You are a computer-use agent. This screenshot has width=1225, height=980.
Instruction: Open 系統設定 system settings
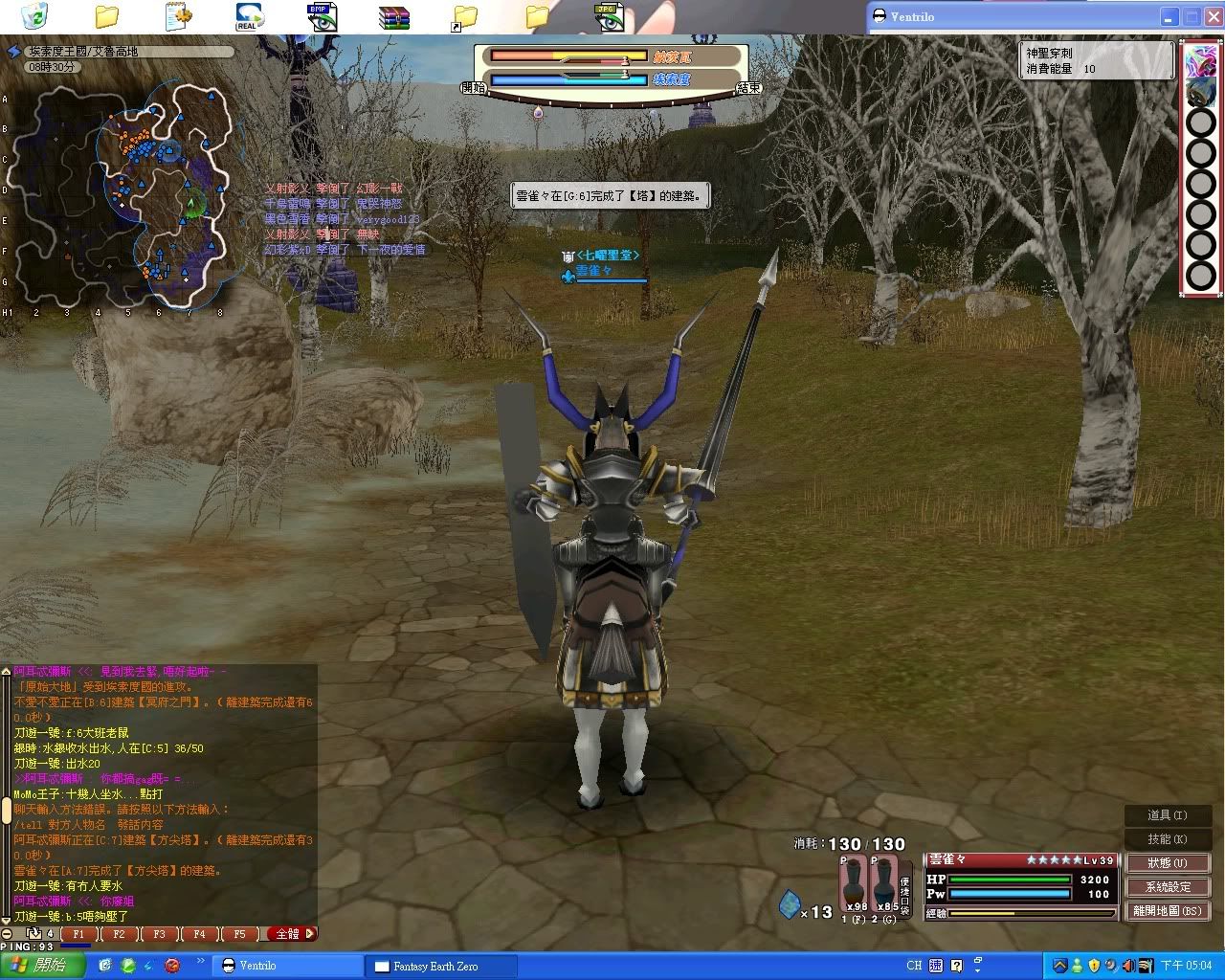[x=1168, y=887]
